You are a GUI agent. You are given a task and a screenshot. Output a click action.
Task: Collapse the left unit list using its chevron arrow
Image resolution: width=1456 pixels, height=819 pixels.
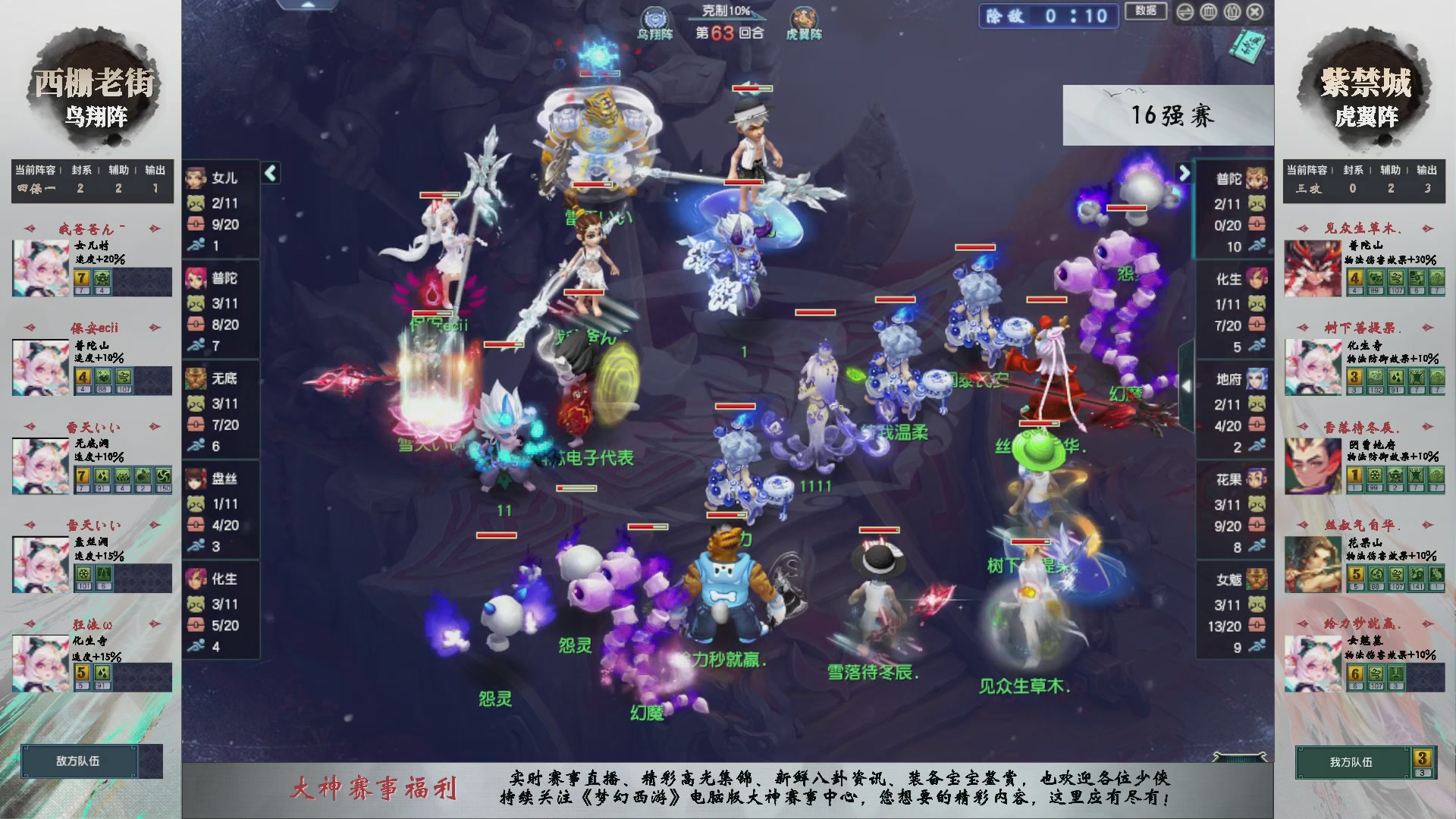click(x=269, y=172)
